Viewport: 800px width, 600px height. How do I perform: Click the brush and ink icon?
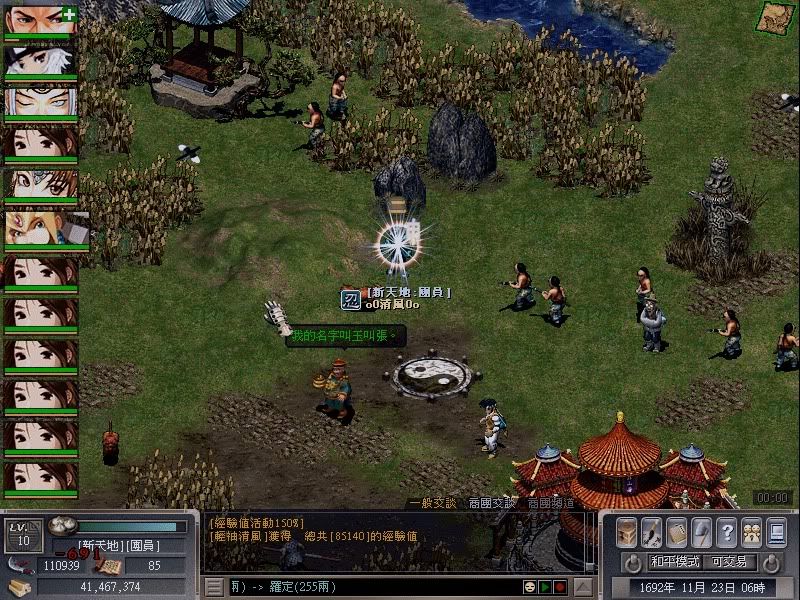(652, 531)
